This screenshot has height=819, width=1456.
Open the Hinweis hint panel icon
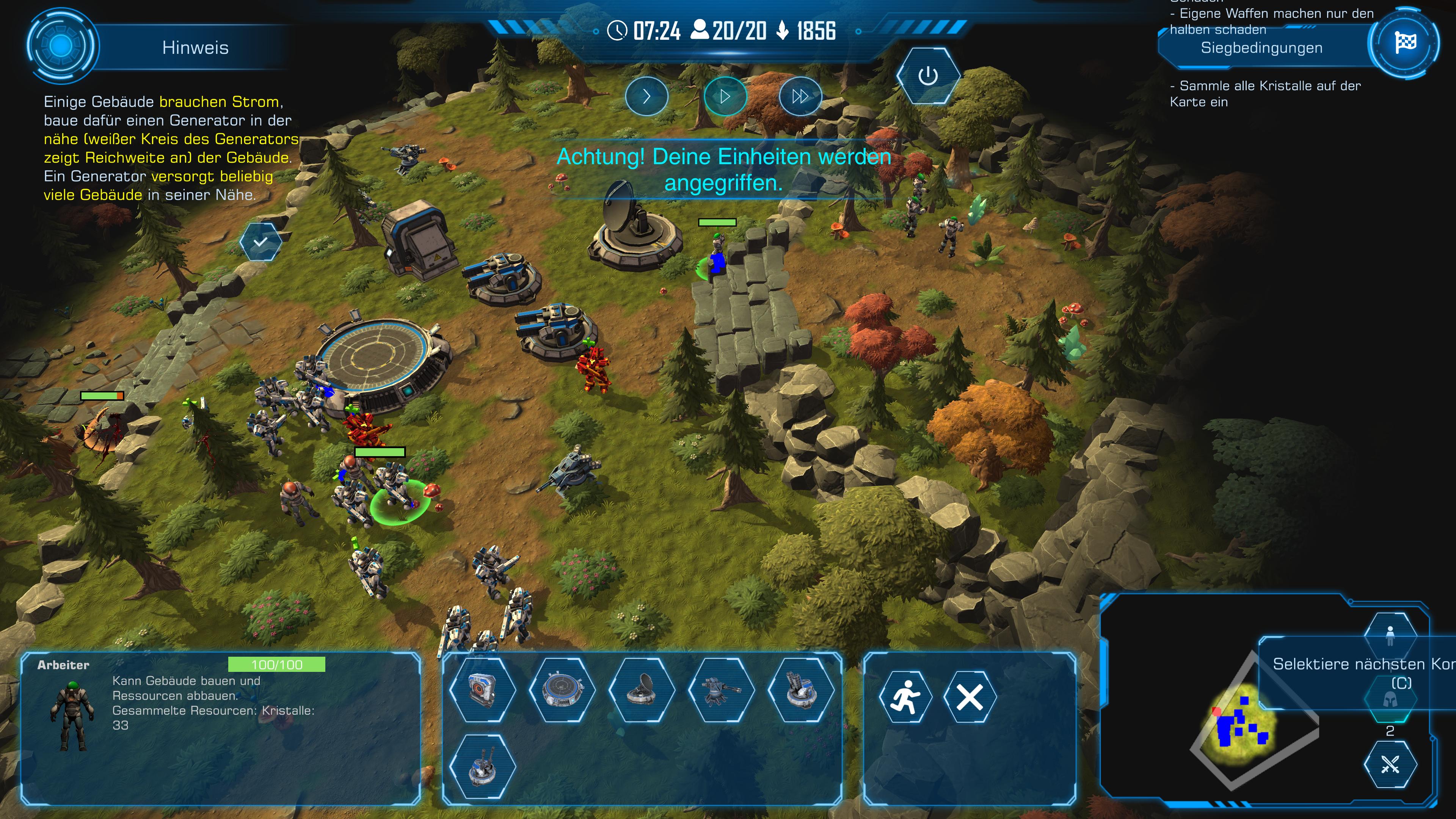click(61, 46)
